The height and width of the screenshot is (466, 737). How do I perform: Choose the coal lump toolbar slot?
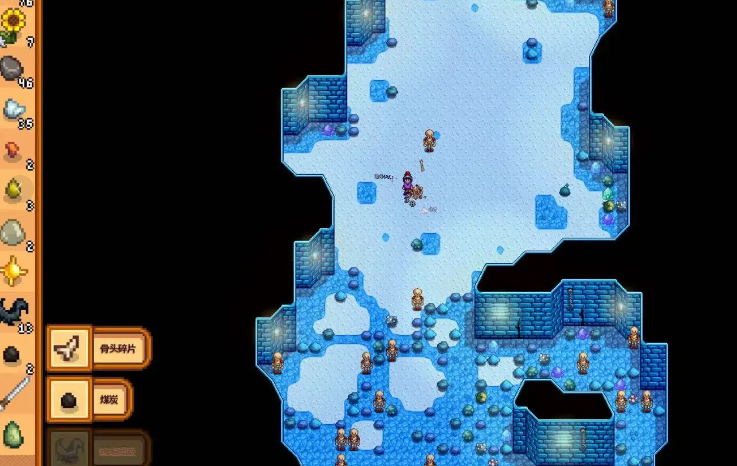pyautogui.click(x=13, y=353)
